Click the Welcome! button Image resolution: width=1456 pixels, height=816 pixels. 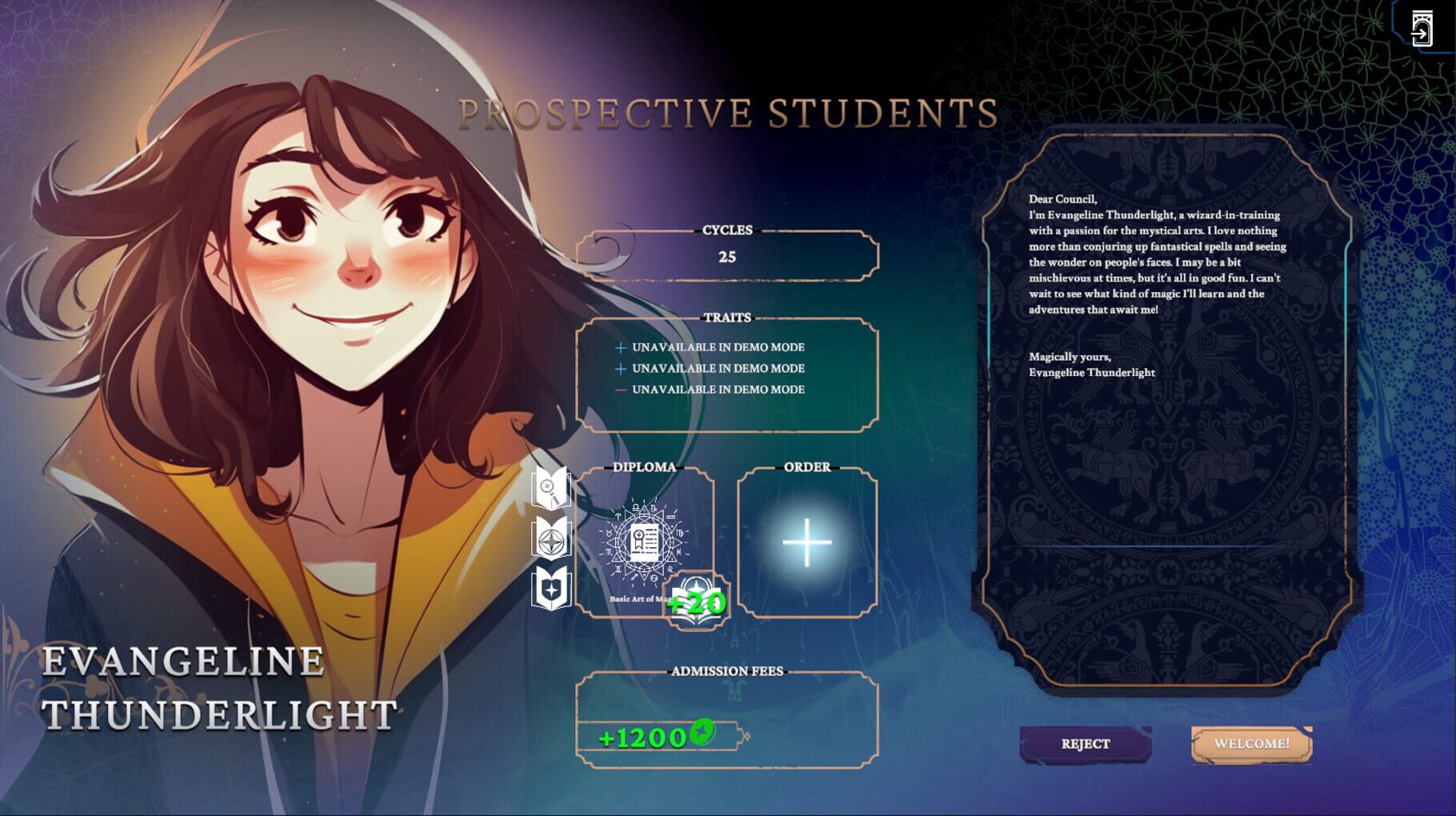tap(1252, 742)
